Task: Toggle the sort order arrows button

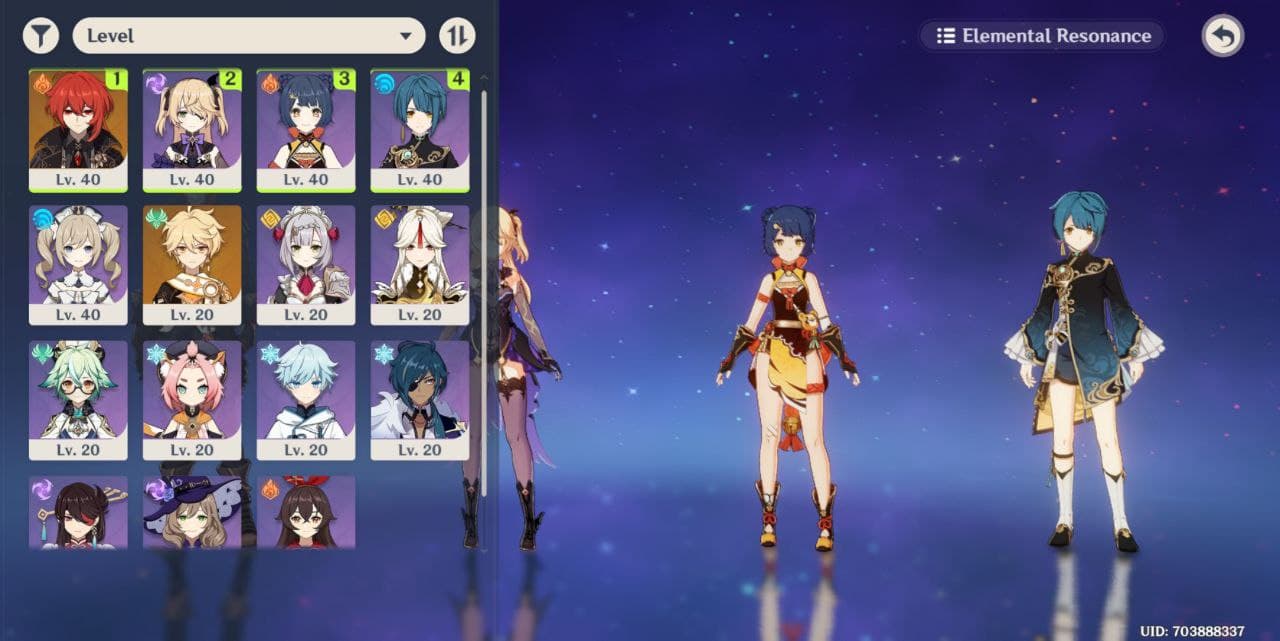Action: click(457, 36)
